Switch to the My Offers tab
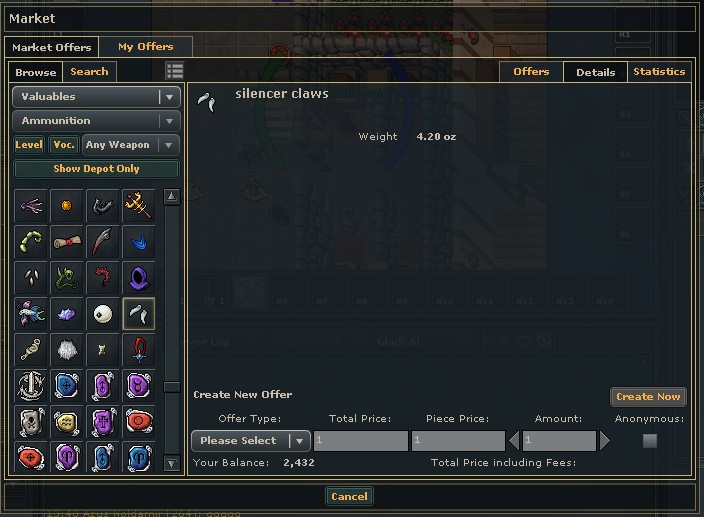Viewport: 704px width, 517px height. click(x=145, y=47)
